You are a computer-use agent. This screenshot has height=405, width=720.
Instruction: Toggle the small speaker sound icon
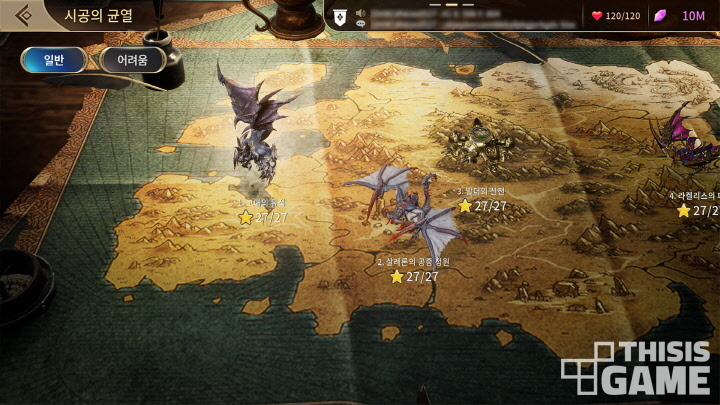pos(361,13)
